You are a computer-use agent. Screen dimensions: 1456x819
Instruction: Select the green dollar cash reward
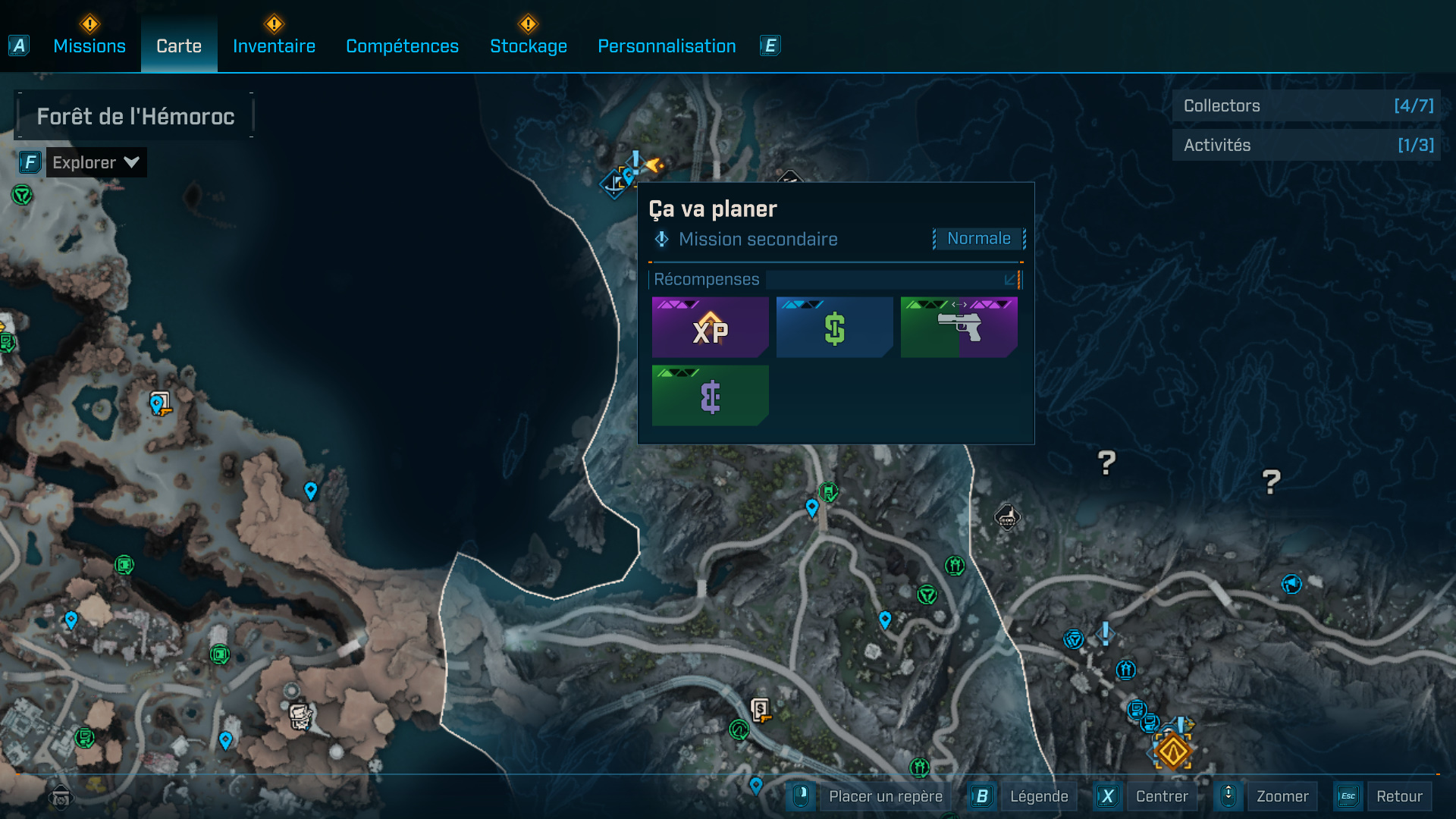pyautogui.click(x=834, y=328)
